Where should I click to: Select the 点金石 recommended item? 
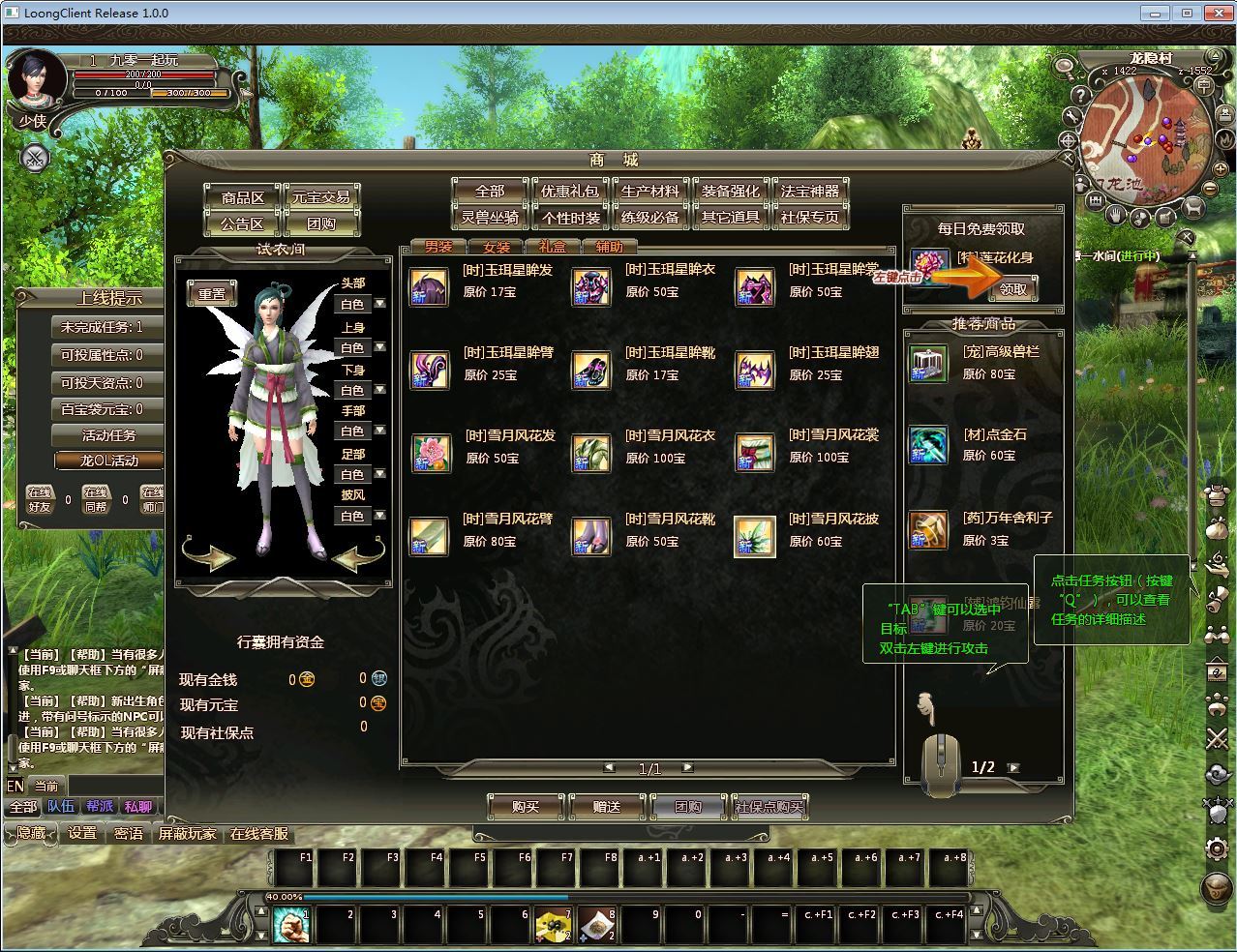pyautogui.click(x=928, y=445)
